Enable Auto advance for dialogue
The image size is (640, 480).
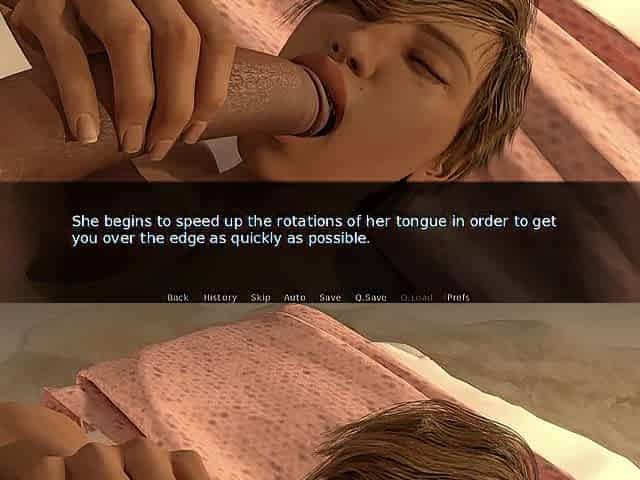pyautogui.click(x=295, y=297)
